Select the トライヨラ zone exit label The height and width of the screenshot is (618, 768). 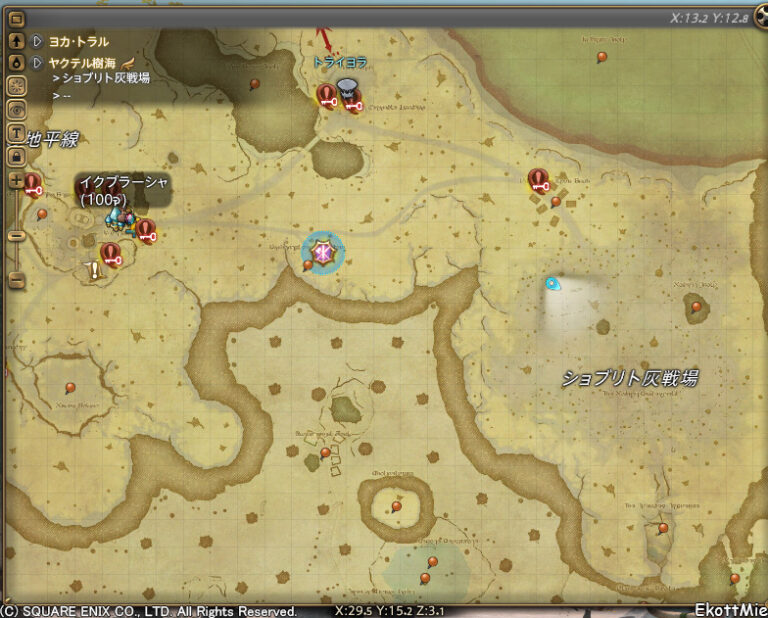coord(340,62)
